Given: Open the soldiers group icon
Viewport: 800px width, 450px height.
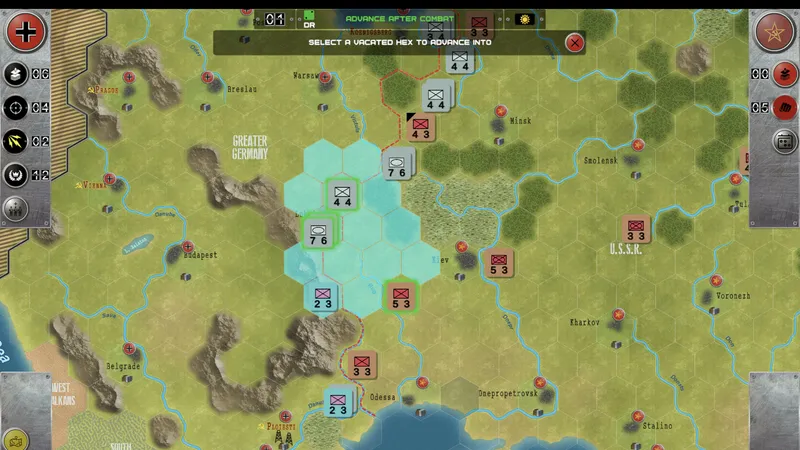Looking at the screenshot, I should (x=16, y=209).
